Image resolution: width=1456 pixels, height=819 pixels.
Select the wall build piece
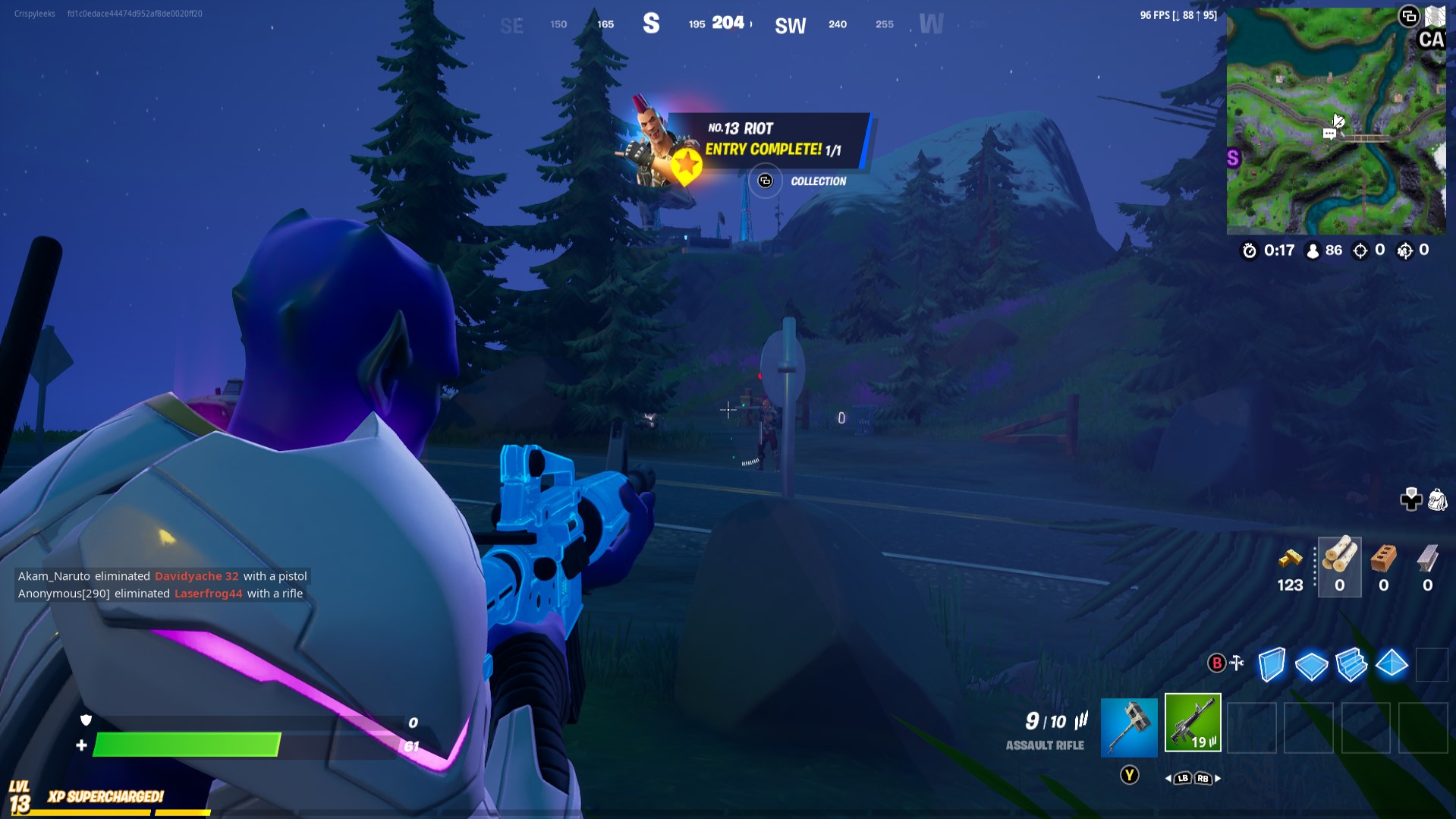1272,665
